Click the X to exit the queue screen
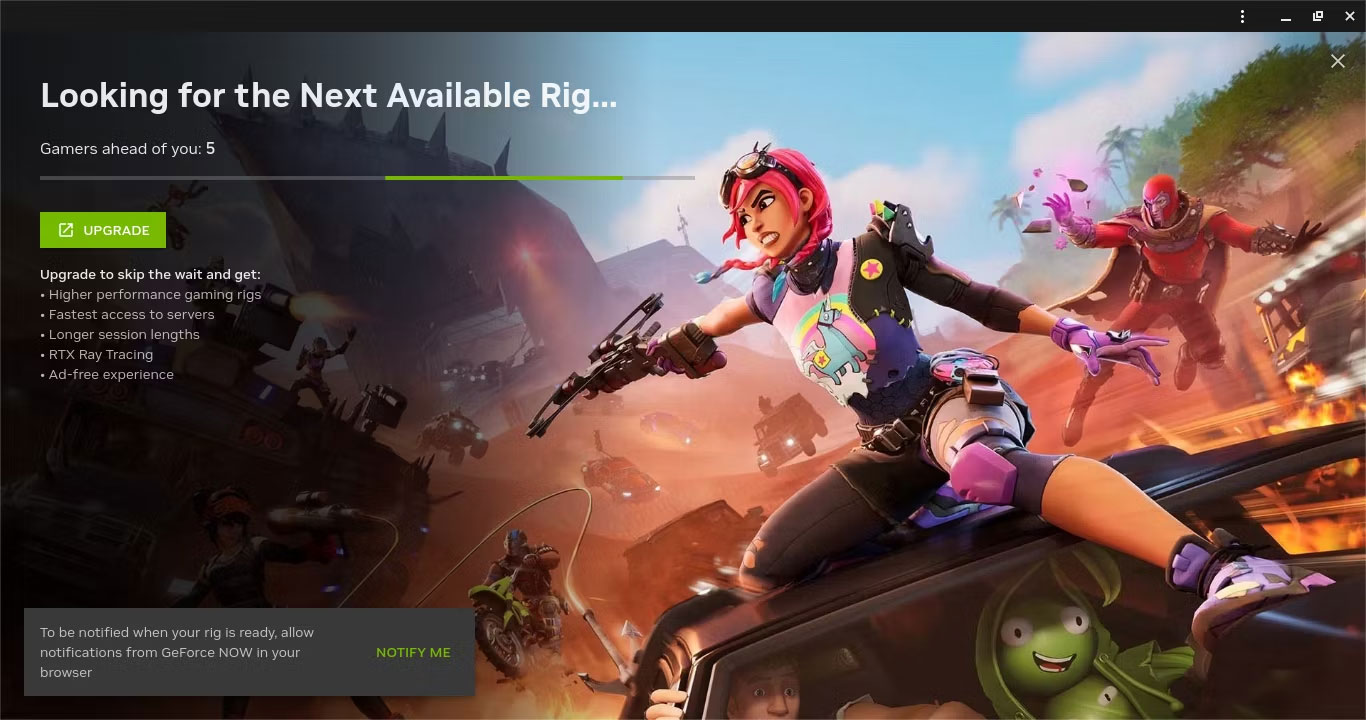 coord(1338,61)
